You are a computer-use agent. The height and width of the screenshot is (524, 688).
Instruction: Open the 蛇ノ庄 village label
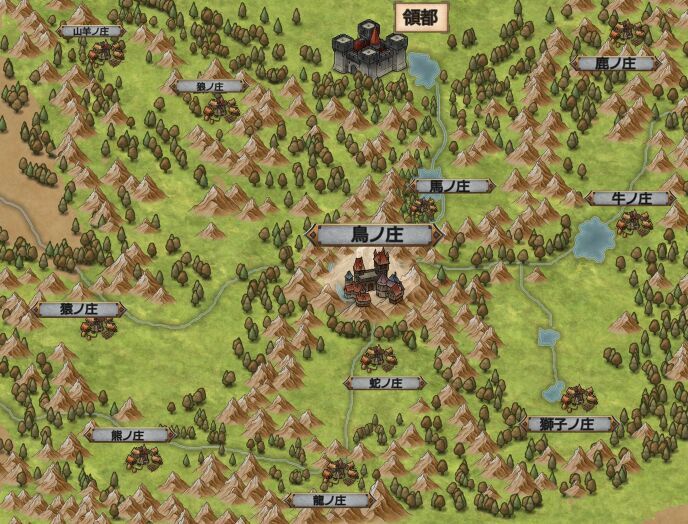tap(383, 383)
